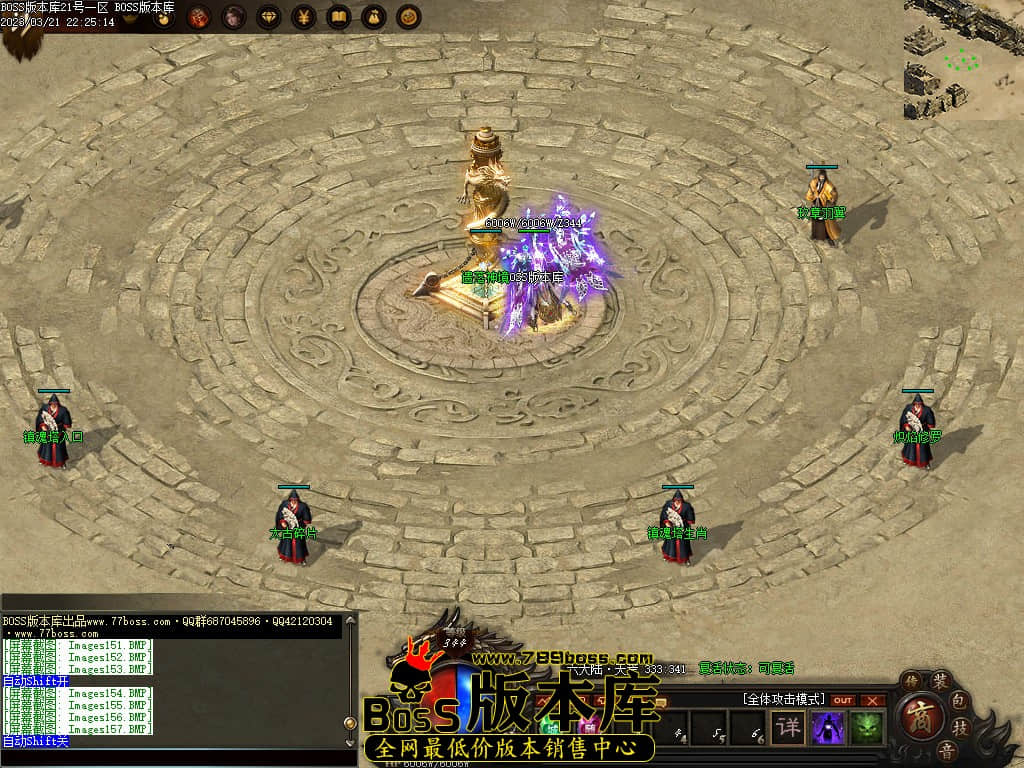Open the money bag icon menu
The width and height of the screenshot is (1024, 768).
click(373, 17)
